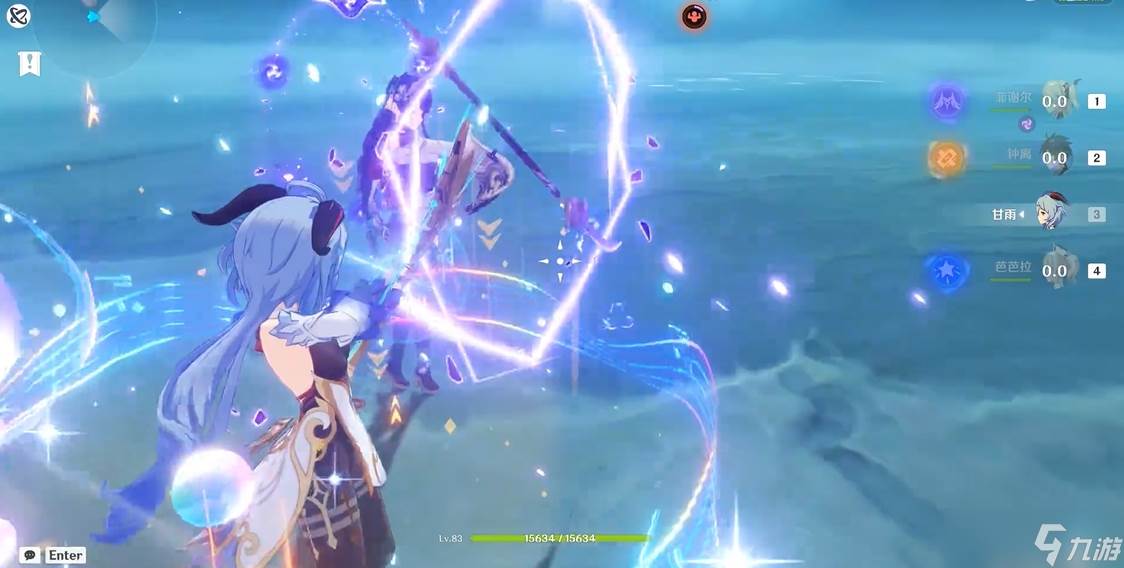Open the chat speech-bubble icon
The height and width of the screenshot is (568, 1124).
[x=30, y=555]
